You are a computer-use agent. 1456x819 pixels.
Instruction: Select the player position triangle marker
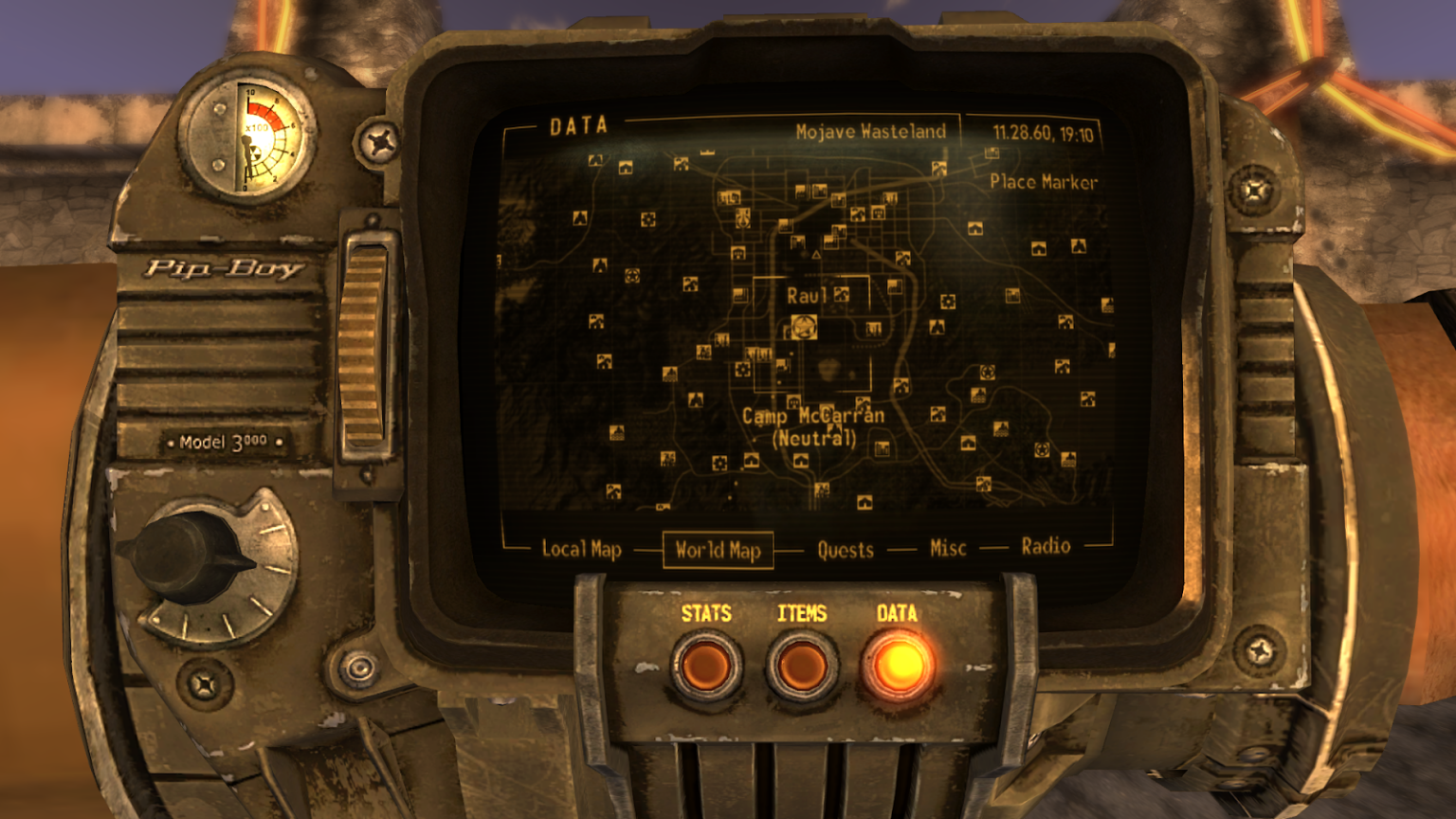[x=816, y=255]
